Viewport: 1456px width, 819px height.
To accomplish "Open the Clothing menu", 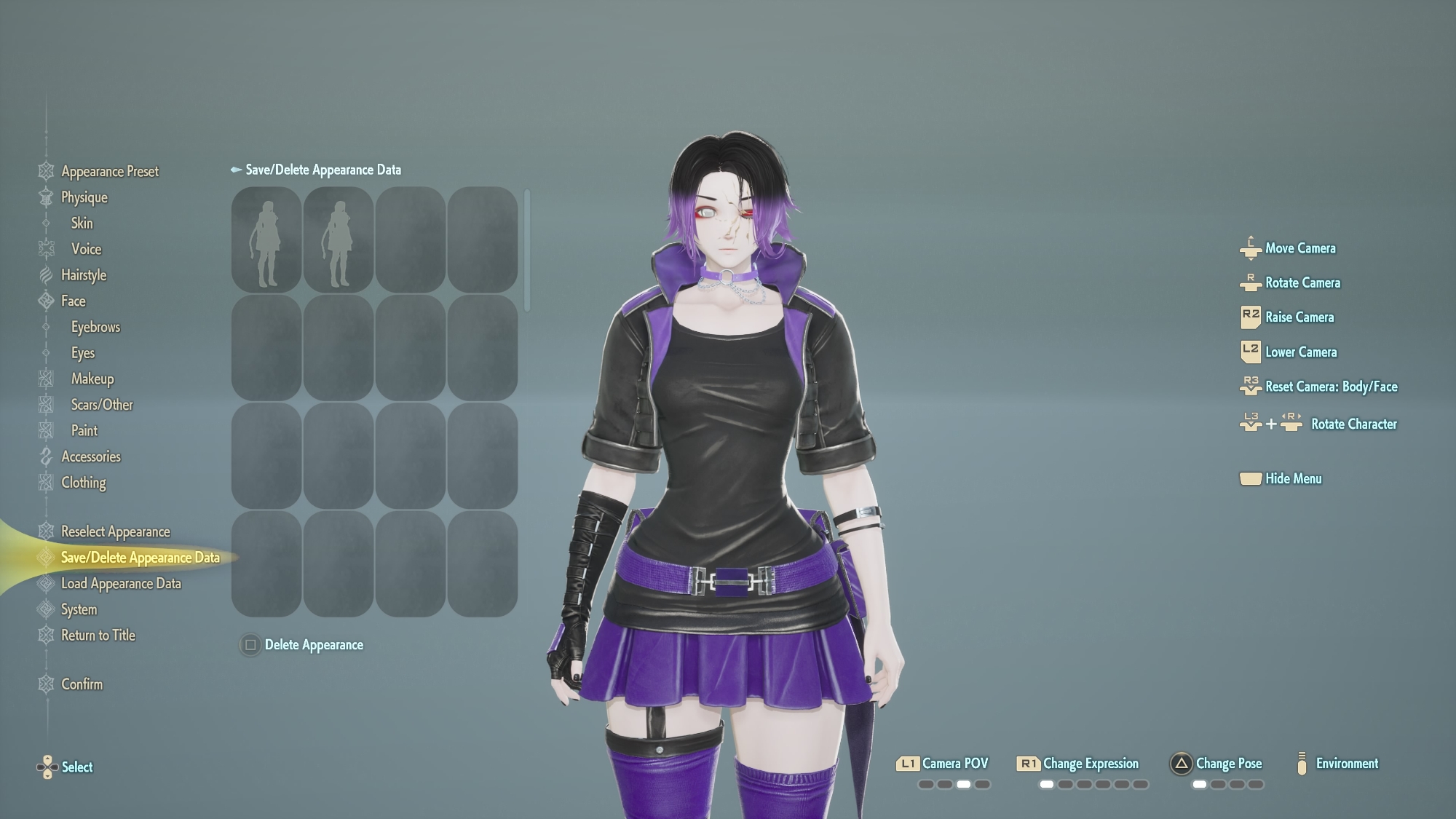I will (x=83, y=483).
